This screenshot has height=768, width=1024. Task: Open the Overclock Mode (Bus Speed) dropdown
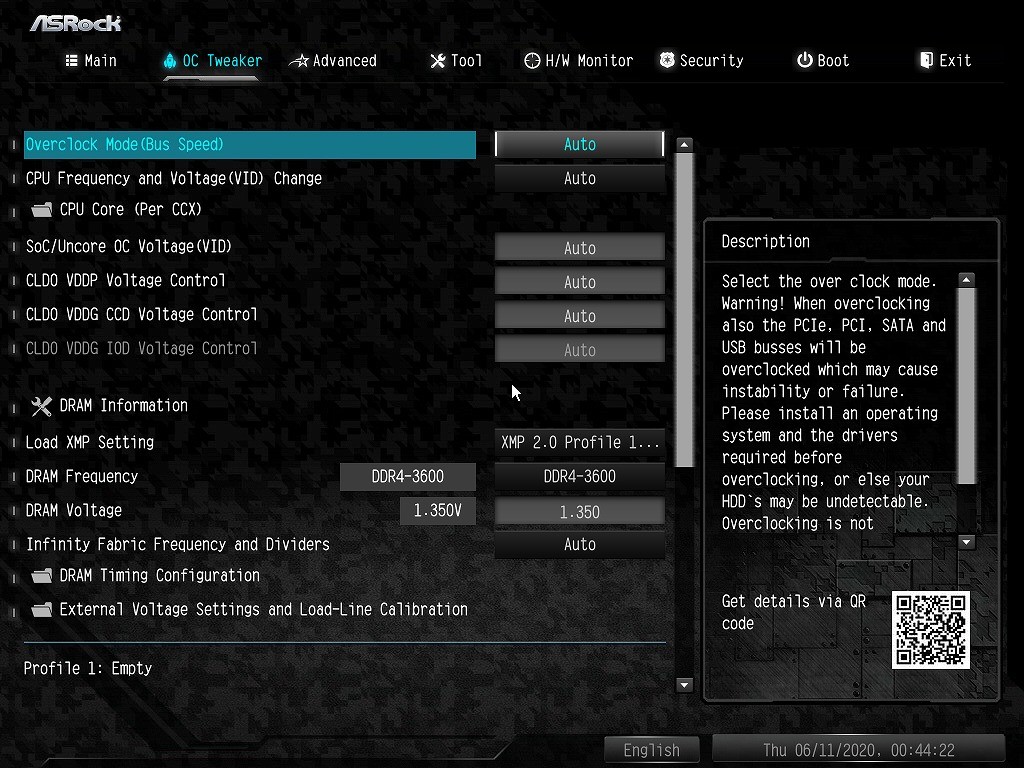pyautogui.click(x=579, y=145)
